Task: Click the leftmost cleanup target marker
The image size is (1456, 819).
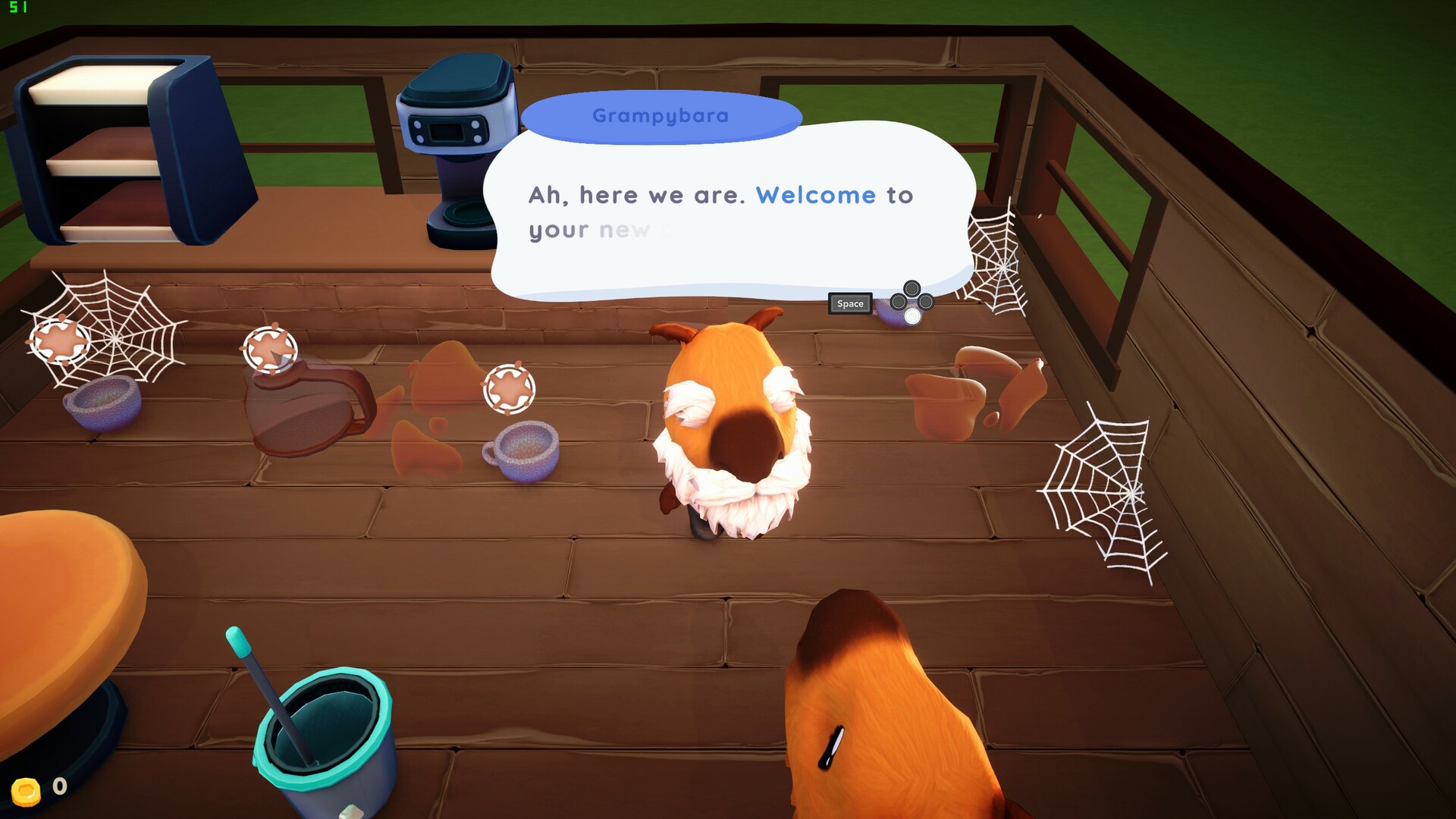Action: (59, 340)
